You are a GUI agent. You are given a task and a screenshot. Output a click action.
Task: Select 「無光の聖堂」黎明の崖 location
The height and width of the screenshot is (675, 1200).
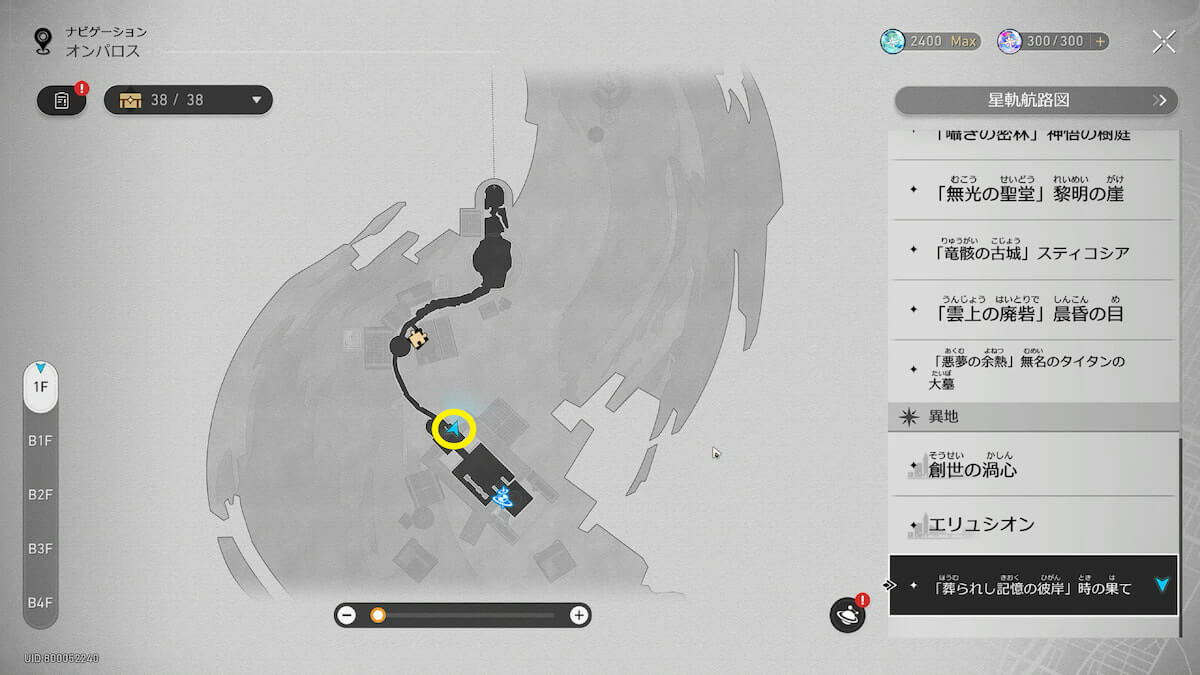point(1030,192)
